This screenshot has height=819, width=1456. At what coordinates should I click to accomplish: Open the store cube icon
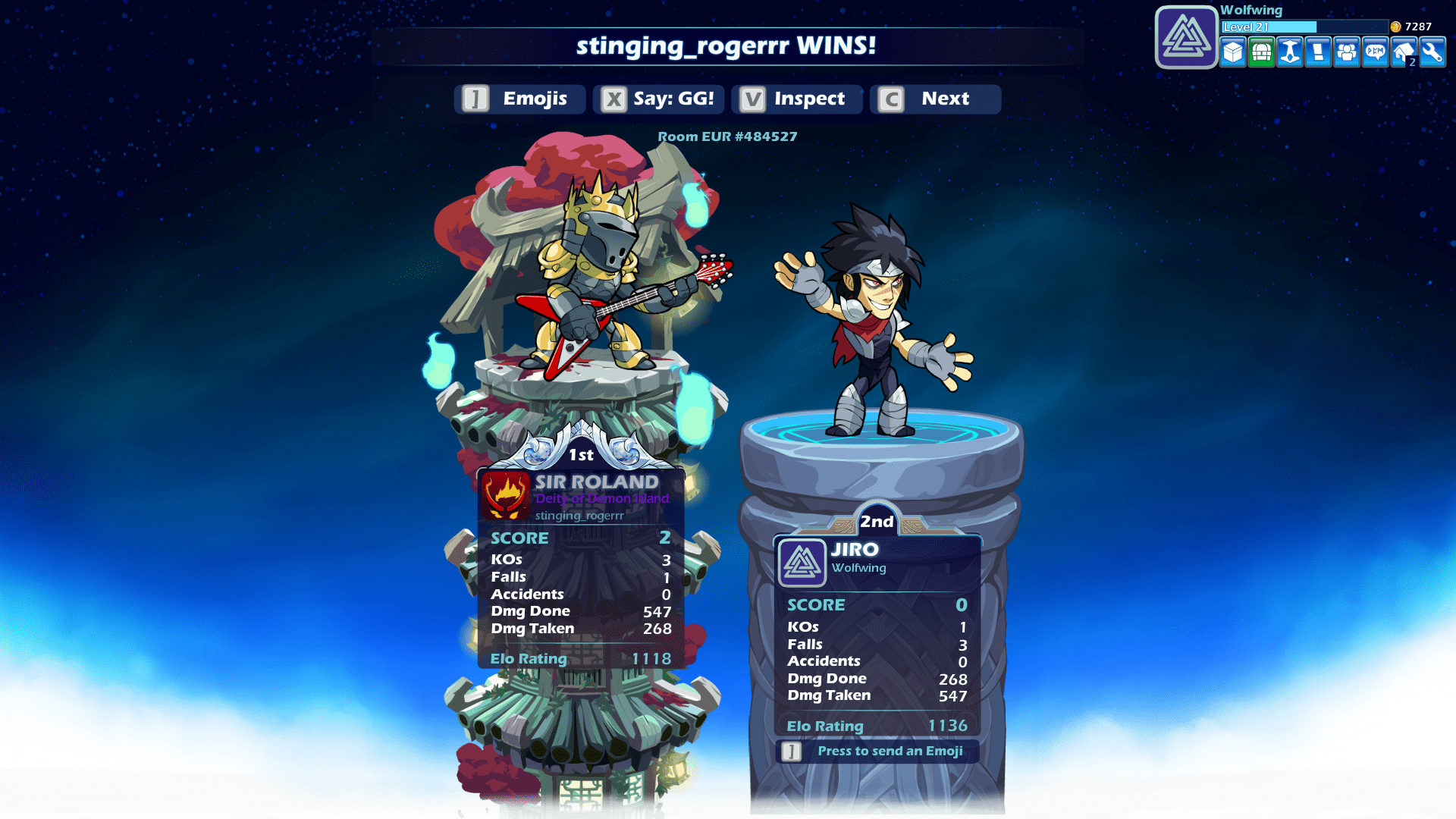click(x=1232, y=53)
